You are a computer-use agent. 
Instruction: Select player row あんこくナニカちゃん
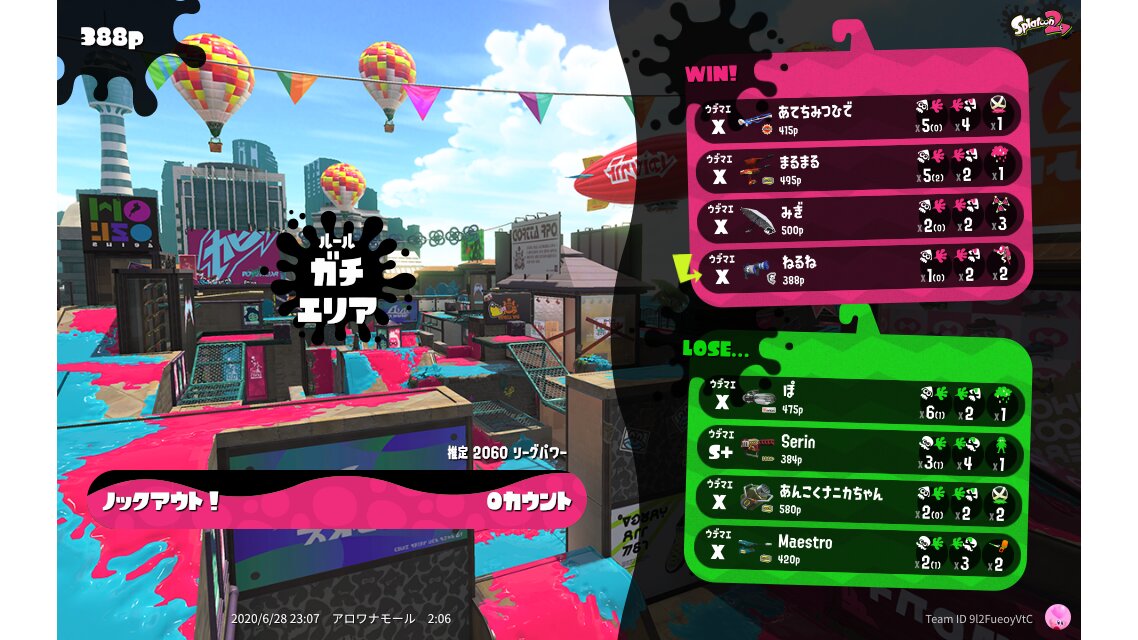856,499
